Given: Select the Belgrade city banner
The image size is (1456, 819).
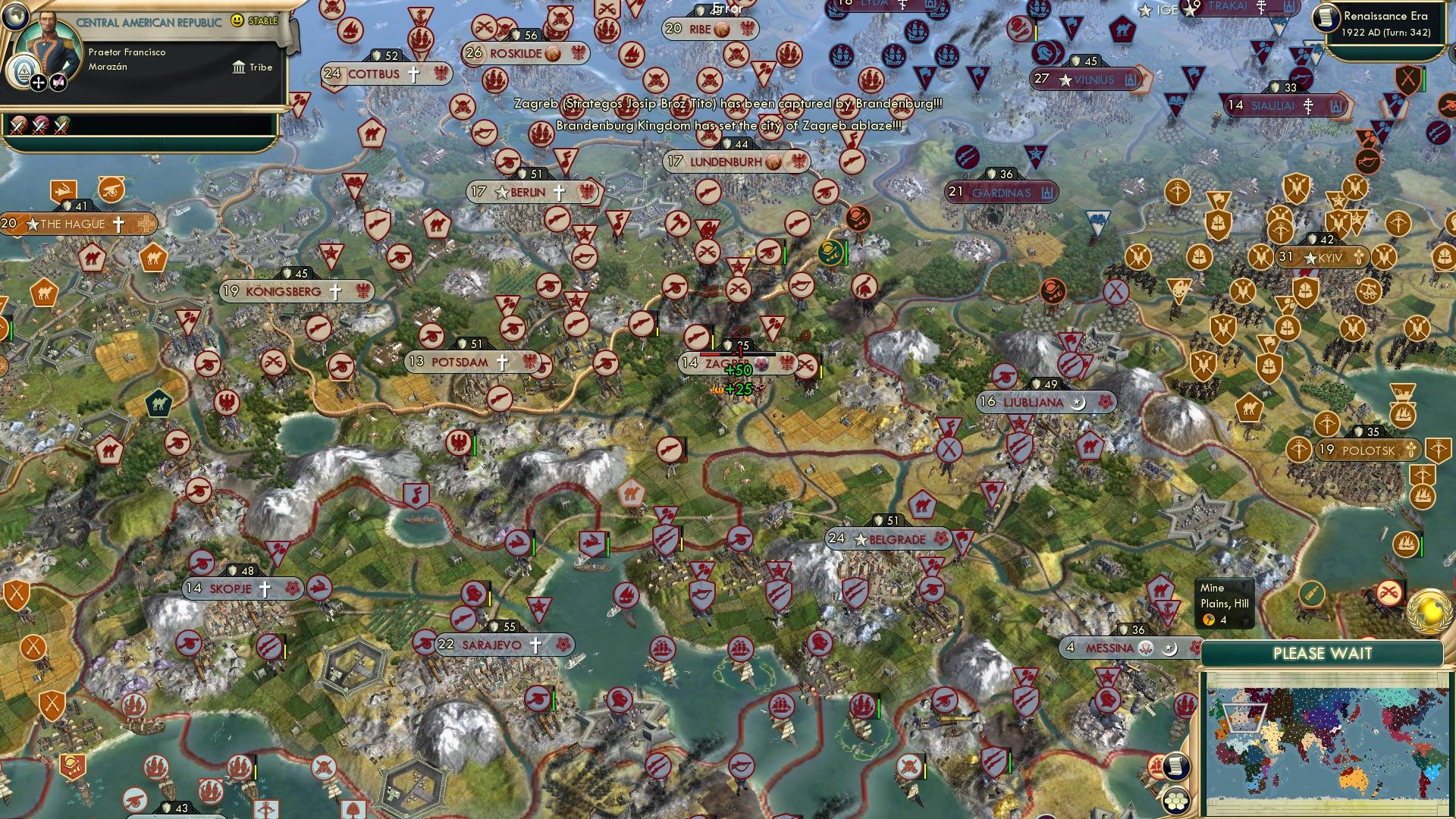Looking at the screenshot, I should coord(887,539).
